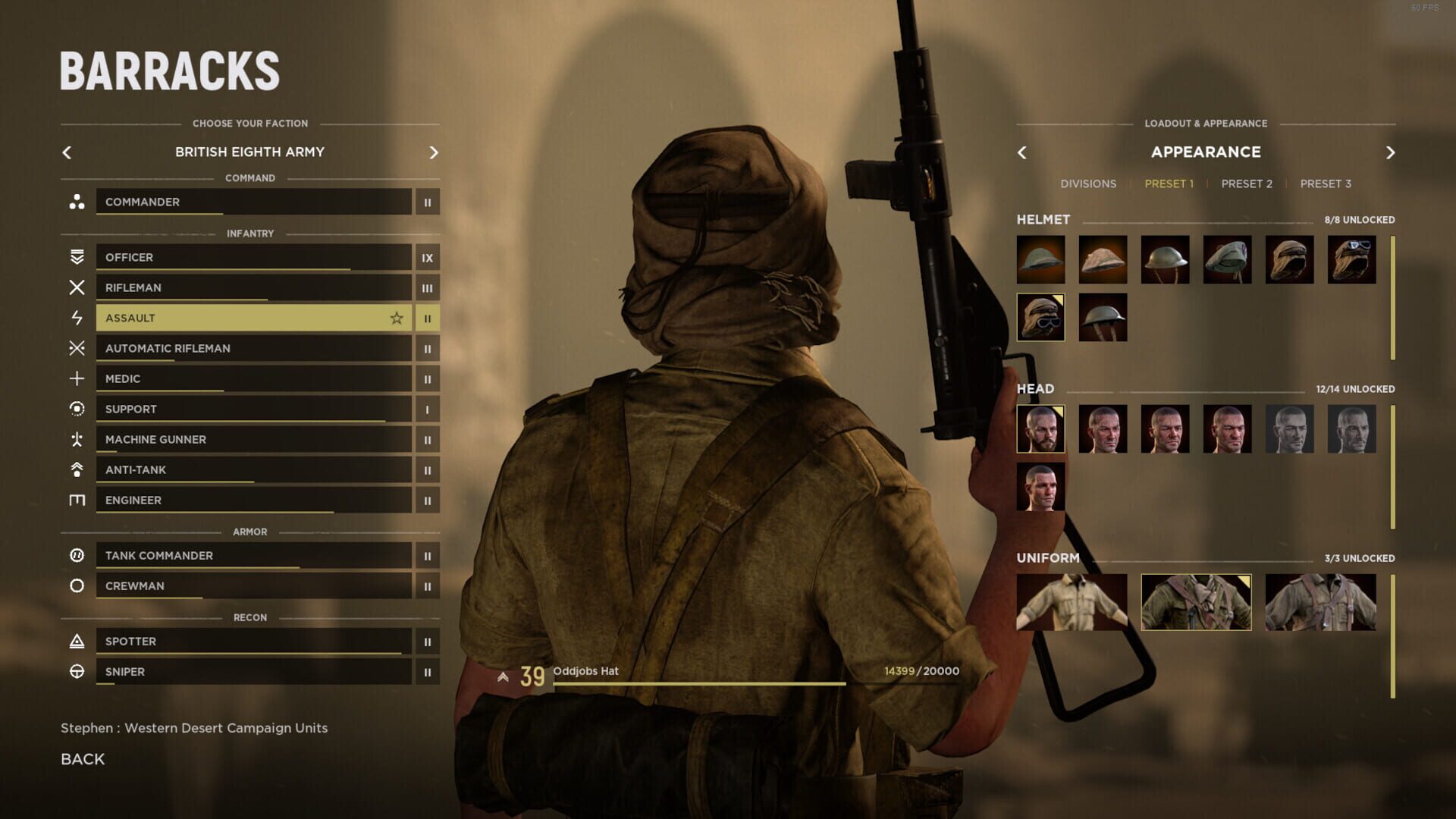Toggle the favorite star on Assault role

coord(397,318)
